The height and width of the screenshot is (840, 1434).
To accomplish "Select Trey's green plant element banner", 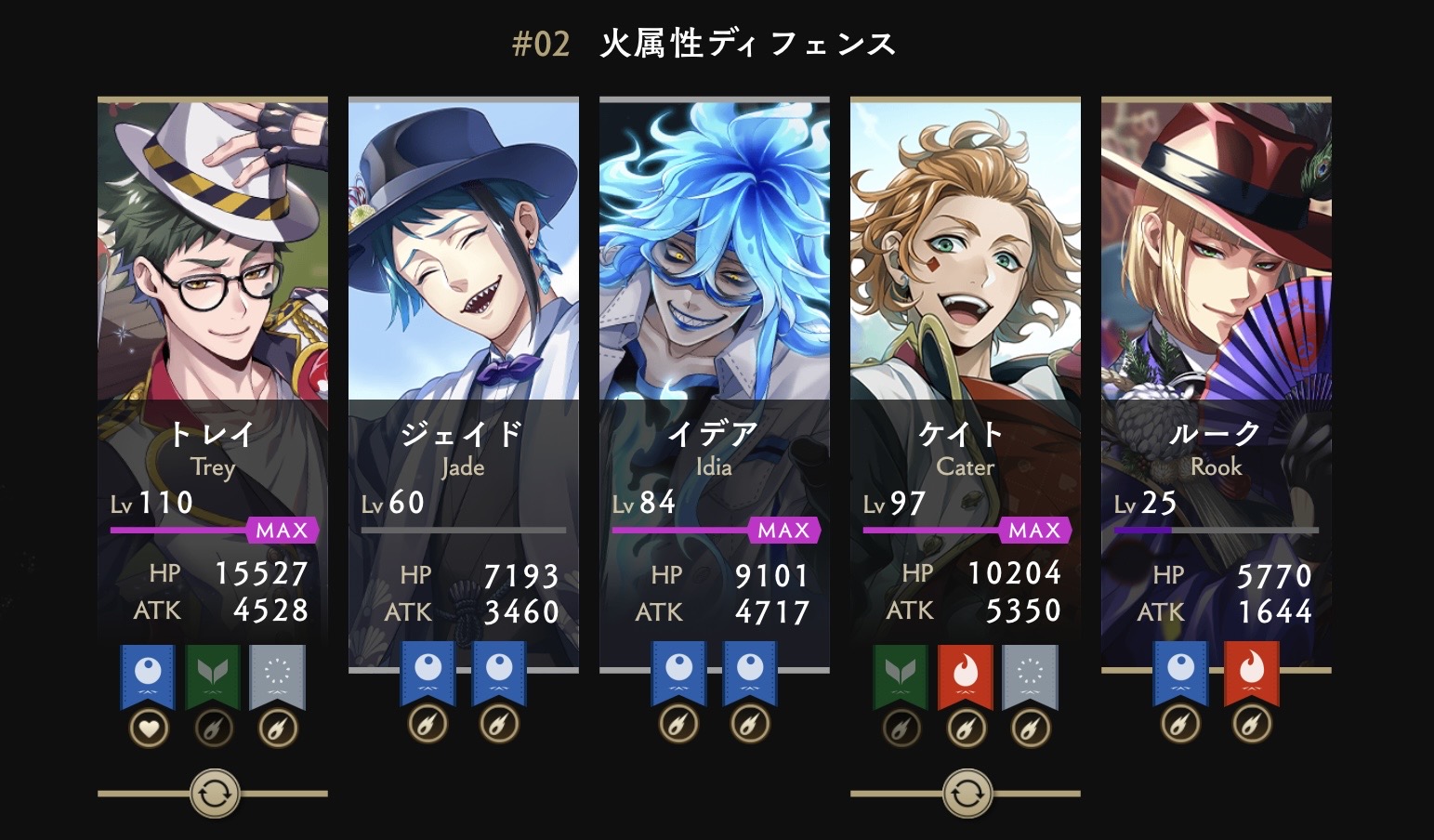I will [213, 676].
